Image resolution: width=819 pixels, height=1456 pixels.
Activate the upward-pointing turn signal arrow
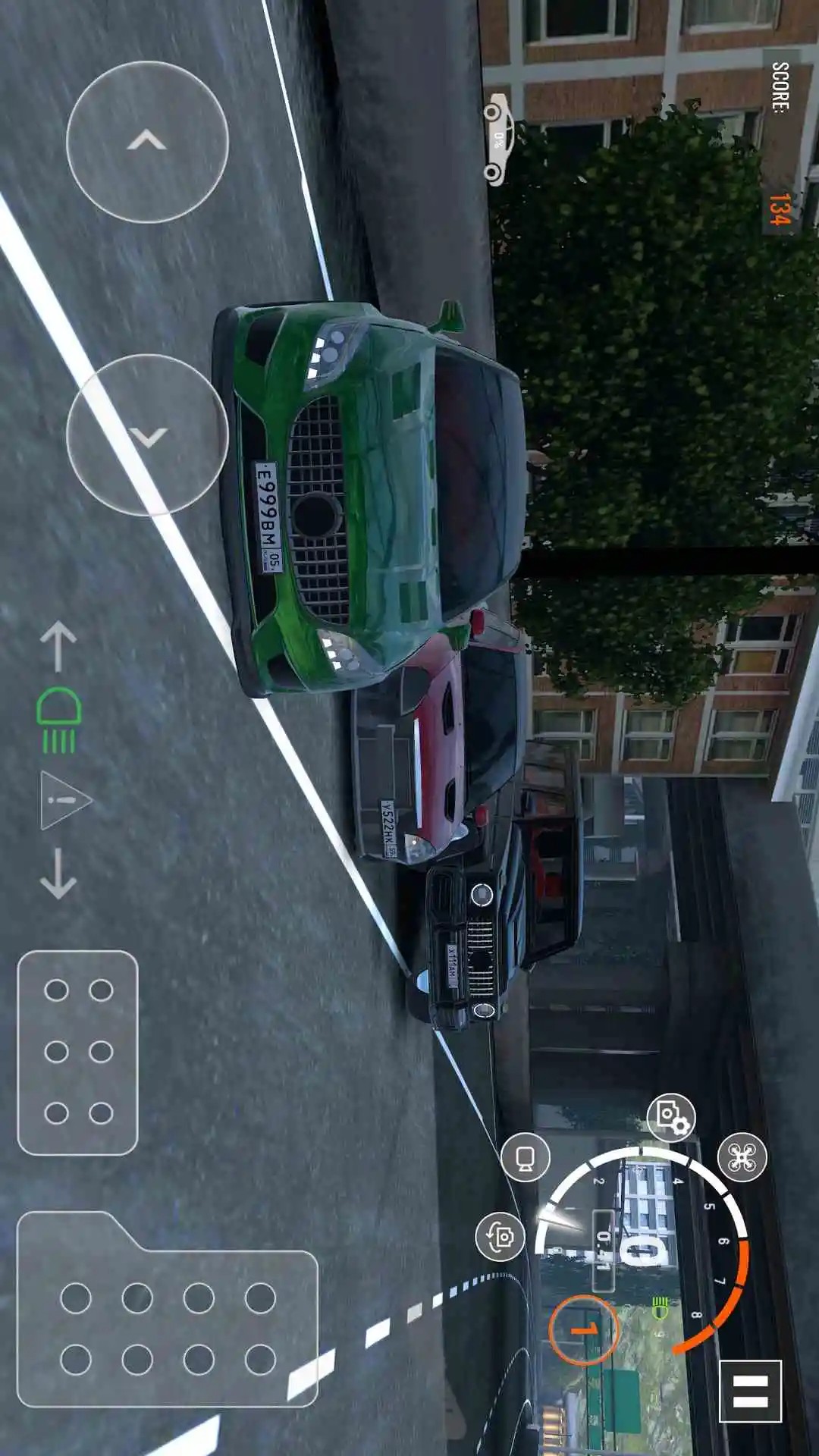58,646
